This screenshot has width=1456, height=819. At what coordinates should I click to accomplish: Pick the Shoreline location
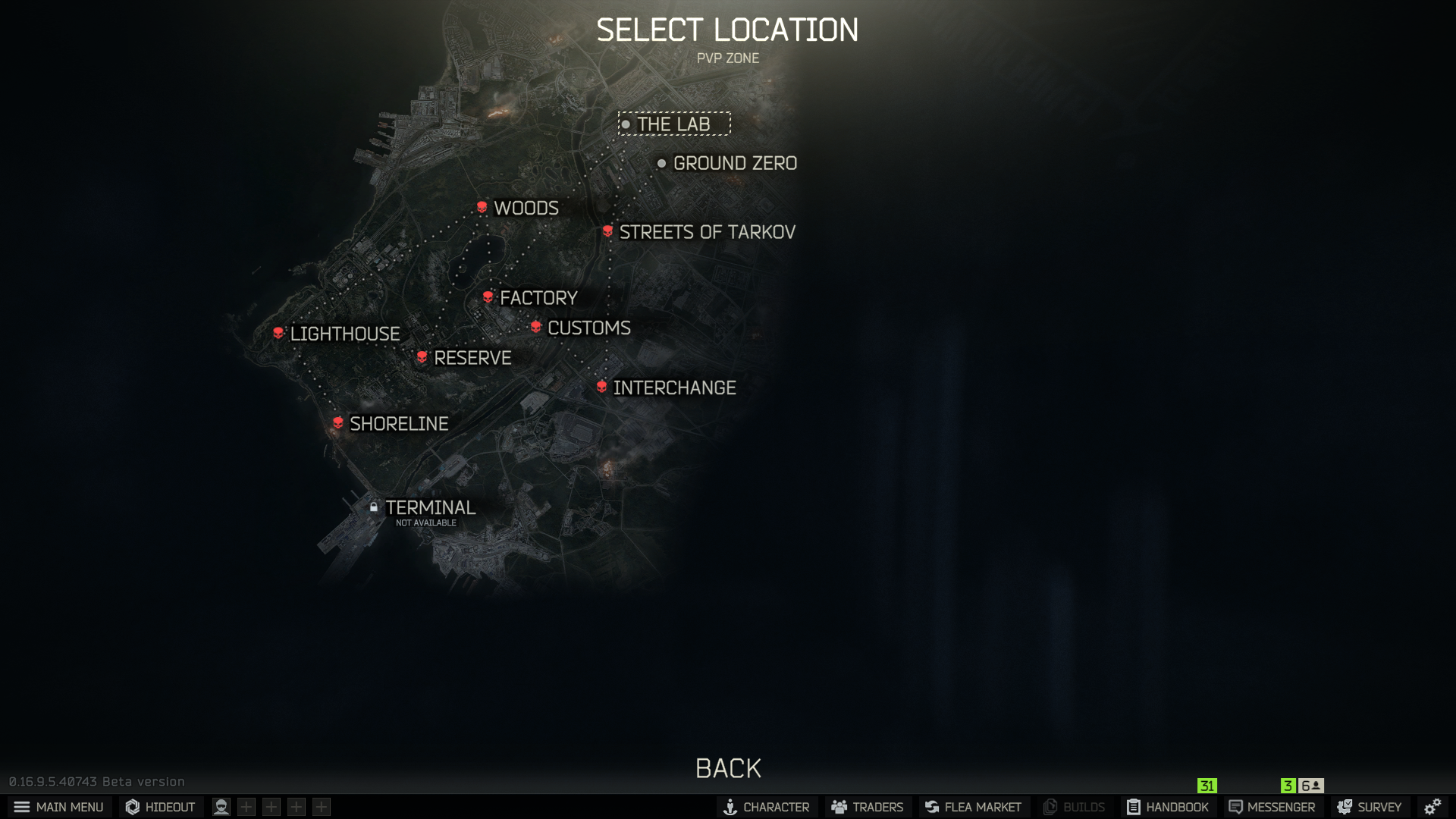pyautogui.click(x=398, y=424)
